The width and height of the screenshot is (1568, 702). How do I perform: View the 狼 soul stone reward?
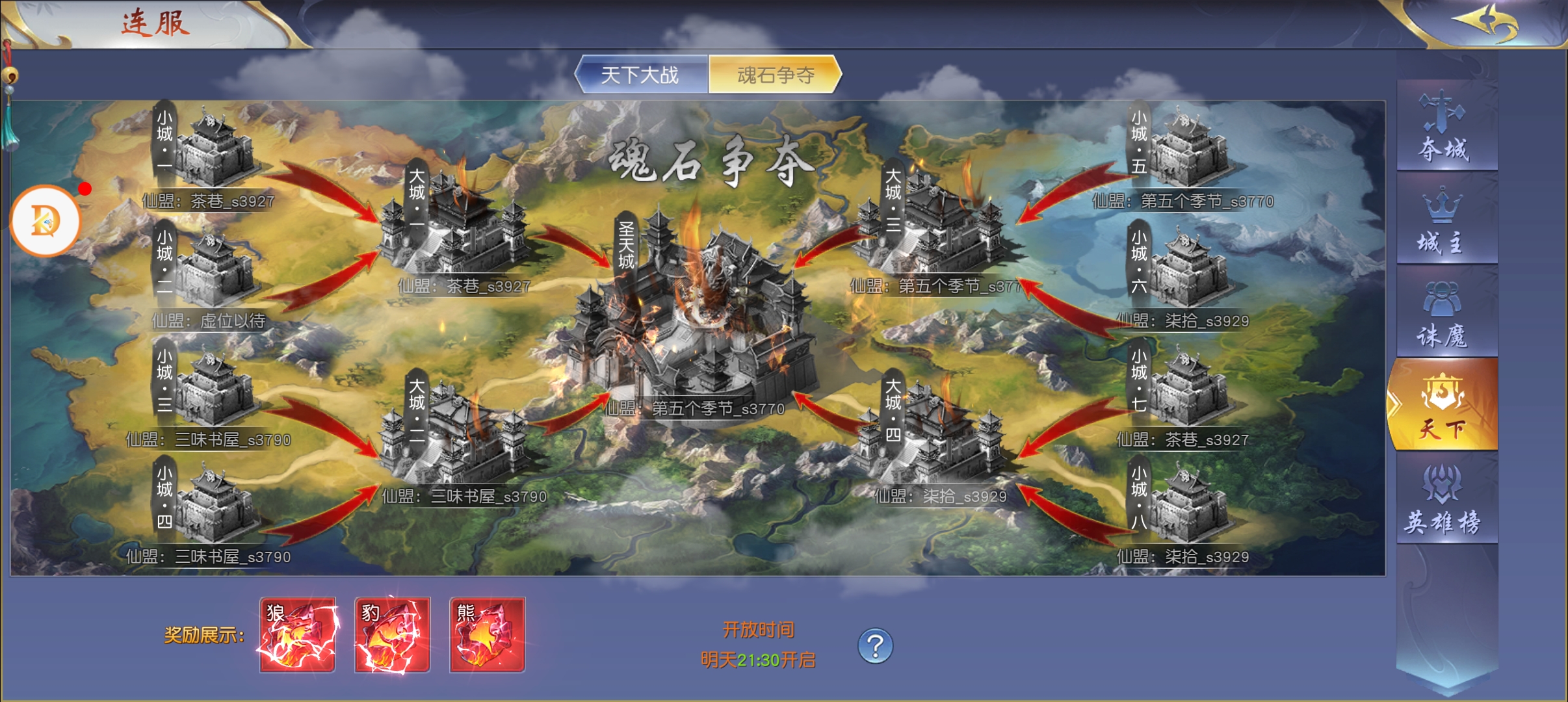click(x=298, y=634)
